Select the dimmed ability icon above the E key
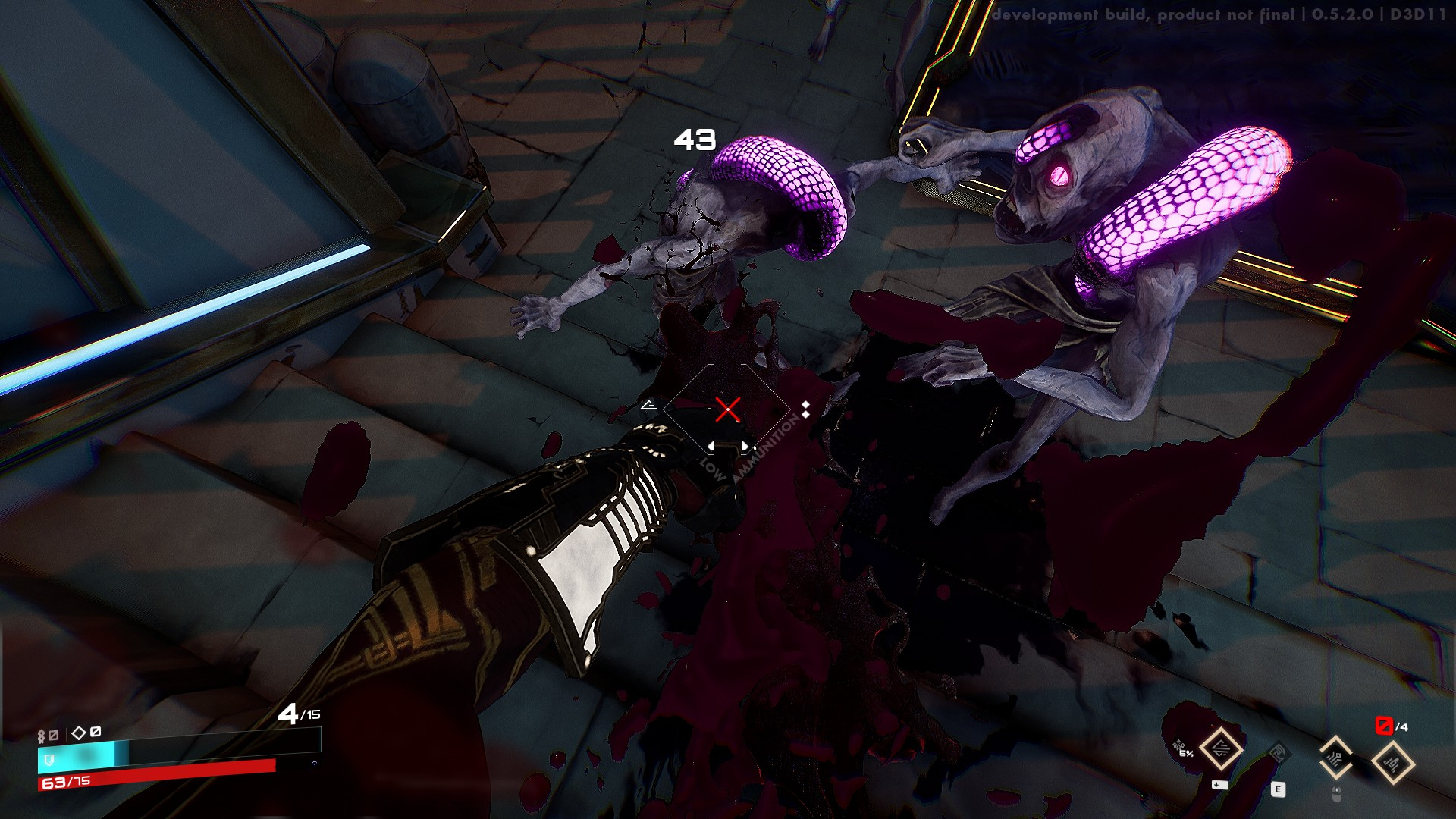Viewport: 1456px width, 819px height. [1278, 755]
